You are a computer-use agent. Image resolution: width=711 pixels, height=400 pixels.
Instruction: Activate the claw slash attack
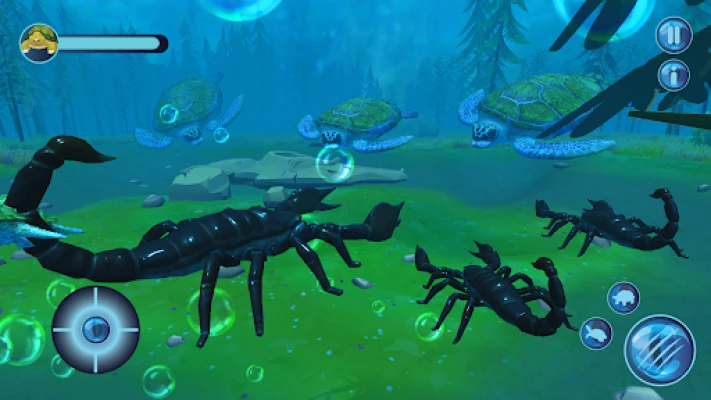659,349
